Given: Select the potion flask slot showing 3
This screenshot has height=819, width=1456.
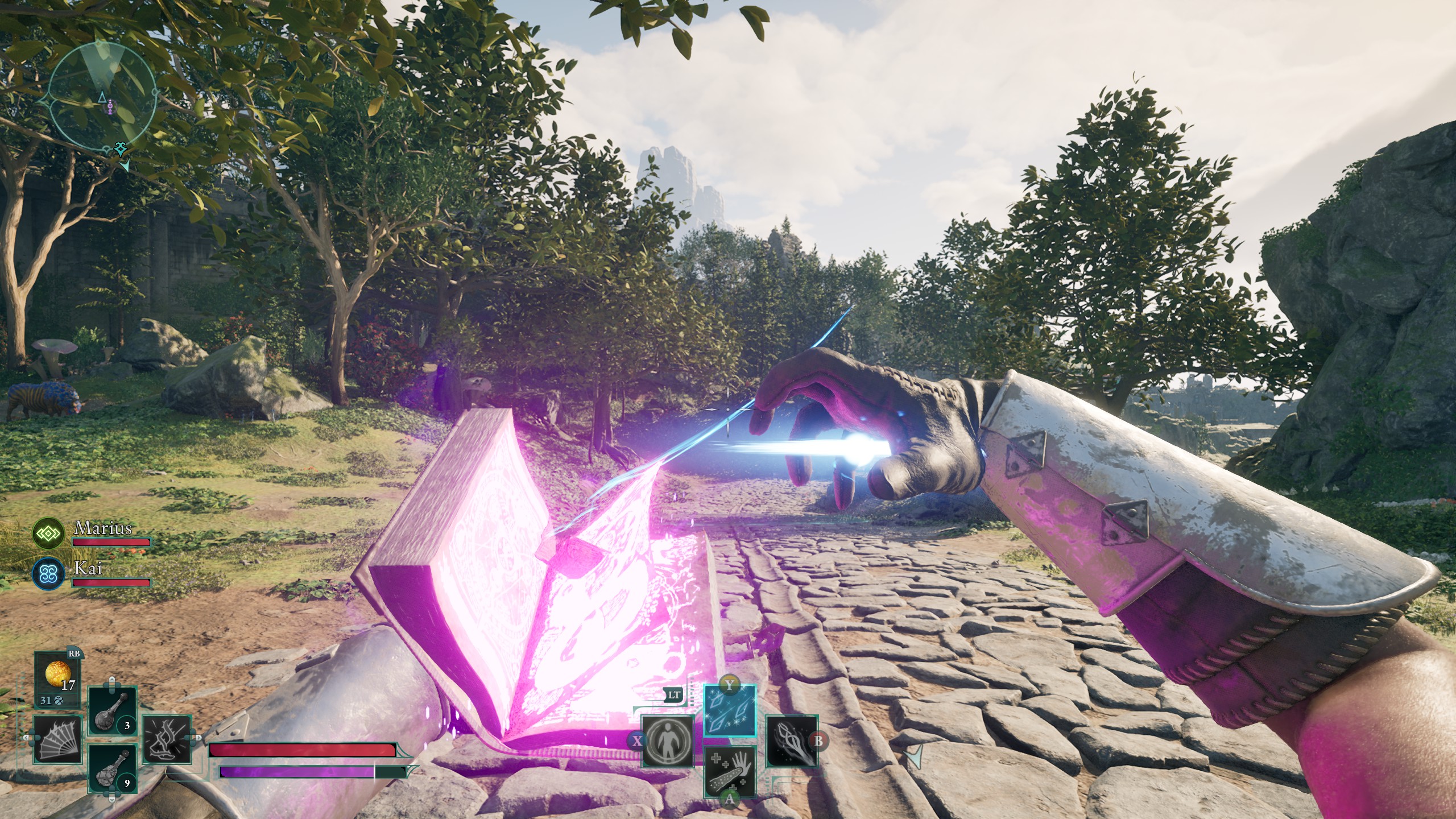Looking at the screenshot, I should [x=113, y=712].
